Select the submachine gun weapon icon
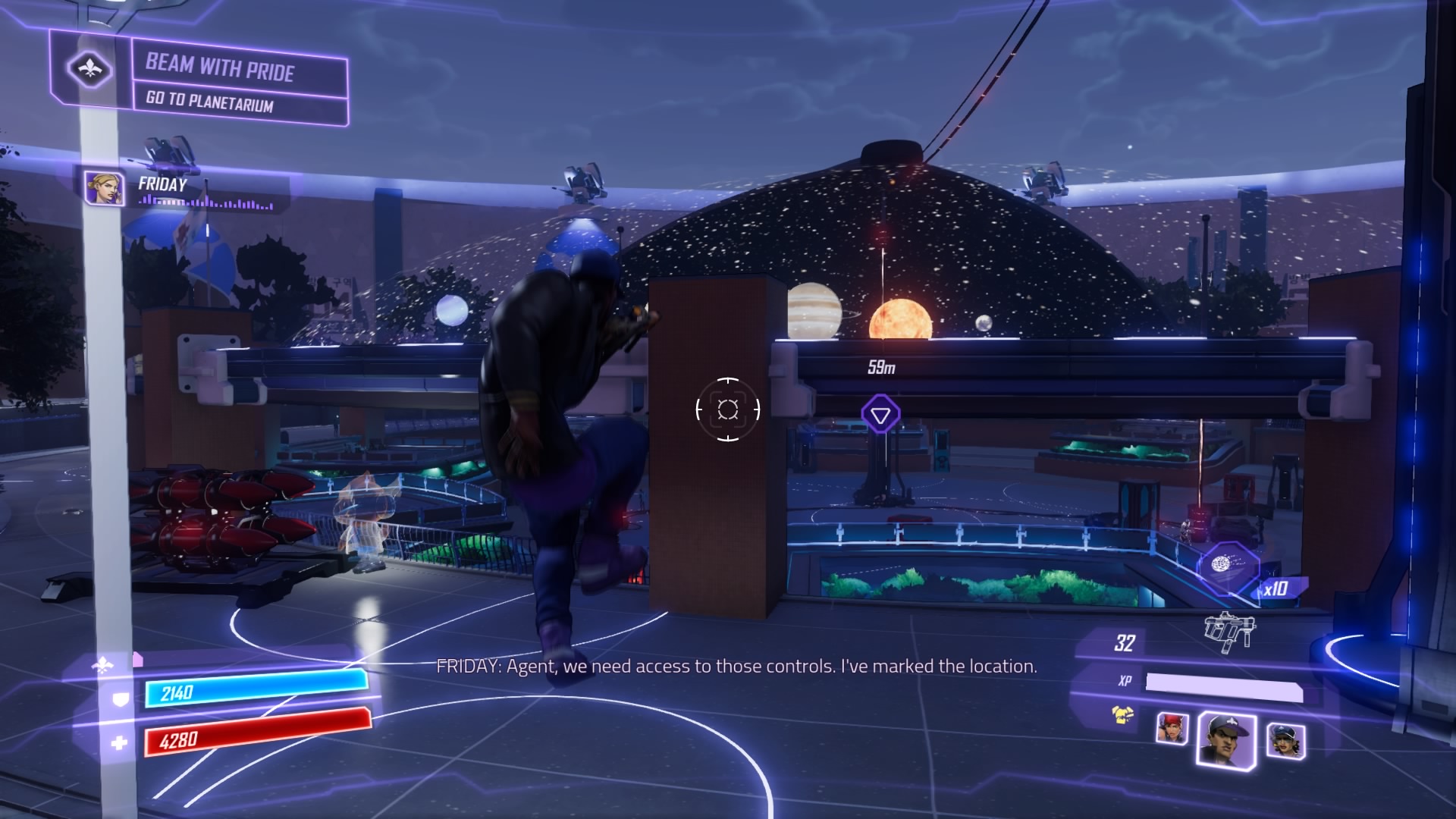Viewport: 1456px width, 819px height. pyautogui.click(x=1228, y=631)
